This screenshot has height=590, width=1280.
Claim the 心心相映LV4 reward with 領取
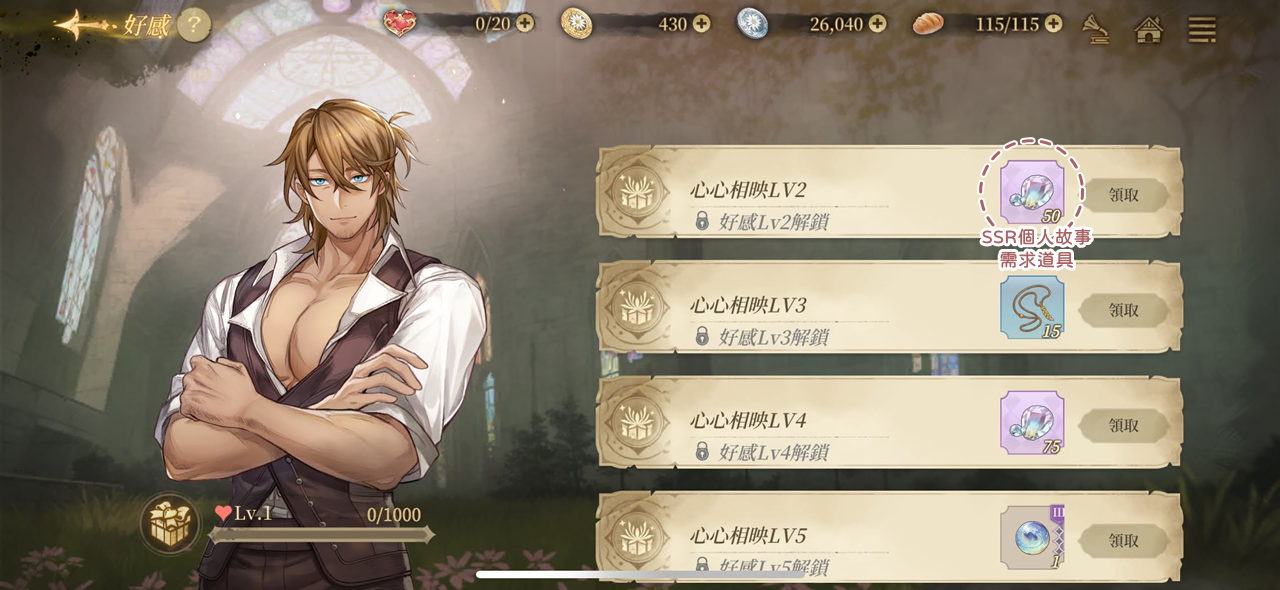[1124, 425]
